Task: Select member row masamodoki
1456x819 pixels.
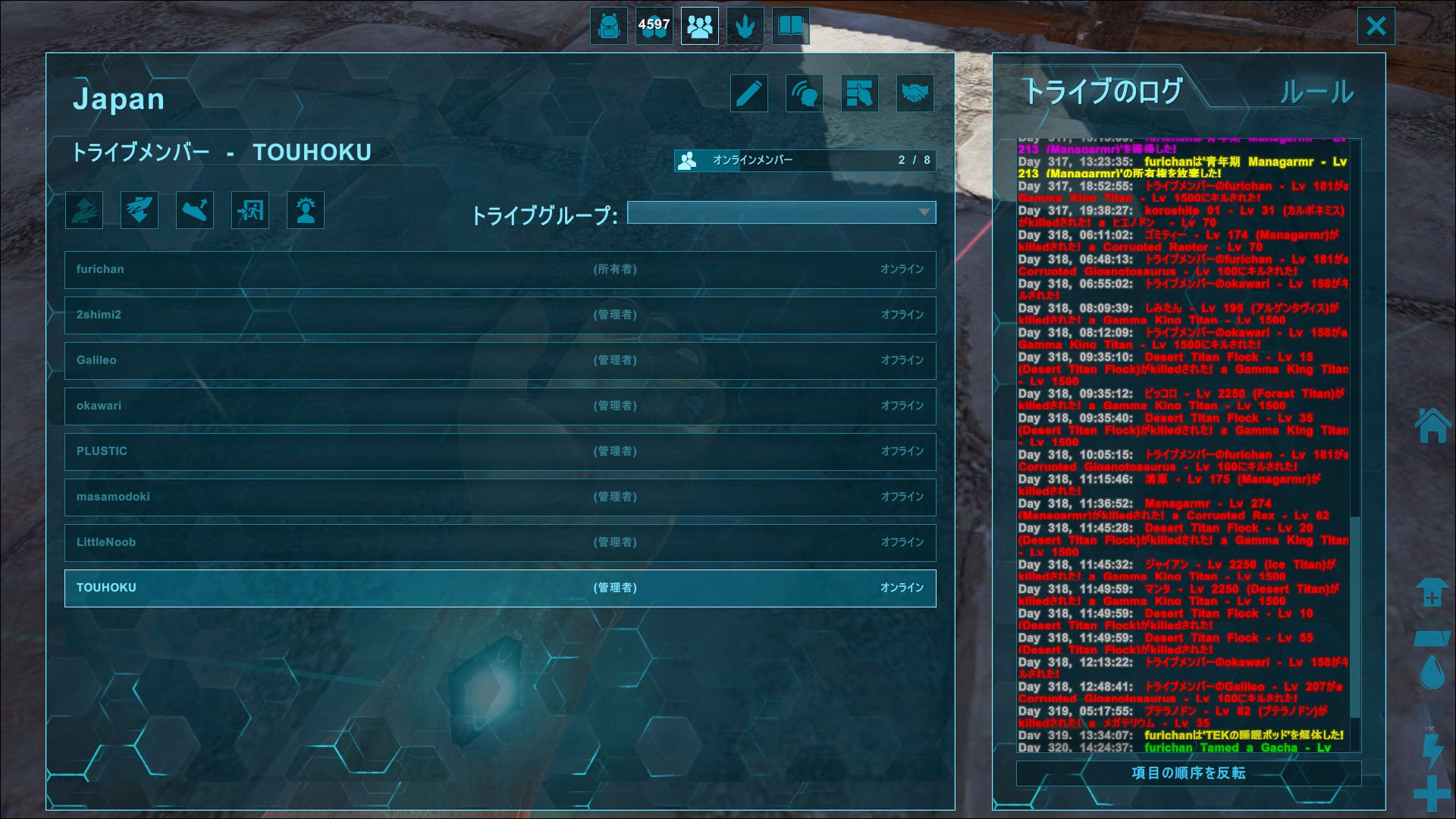Action: (x=500, y=497)
